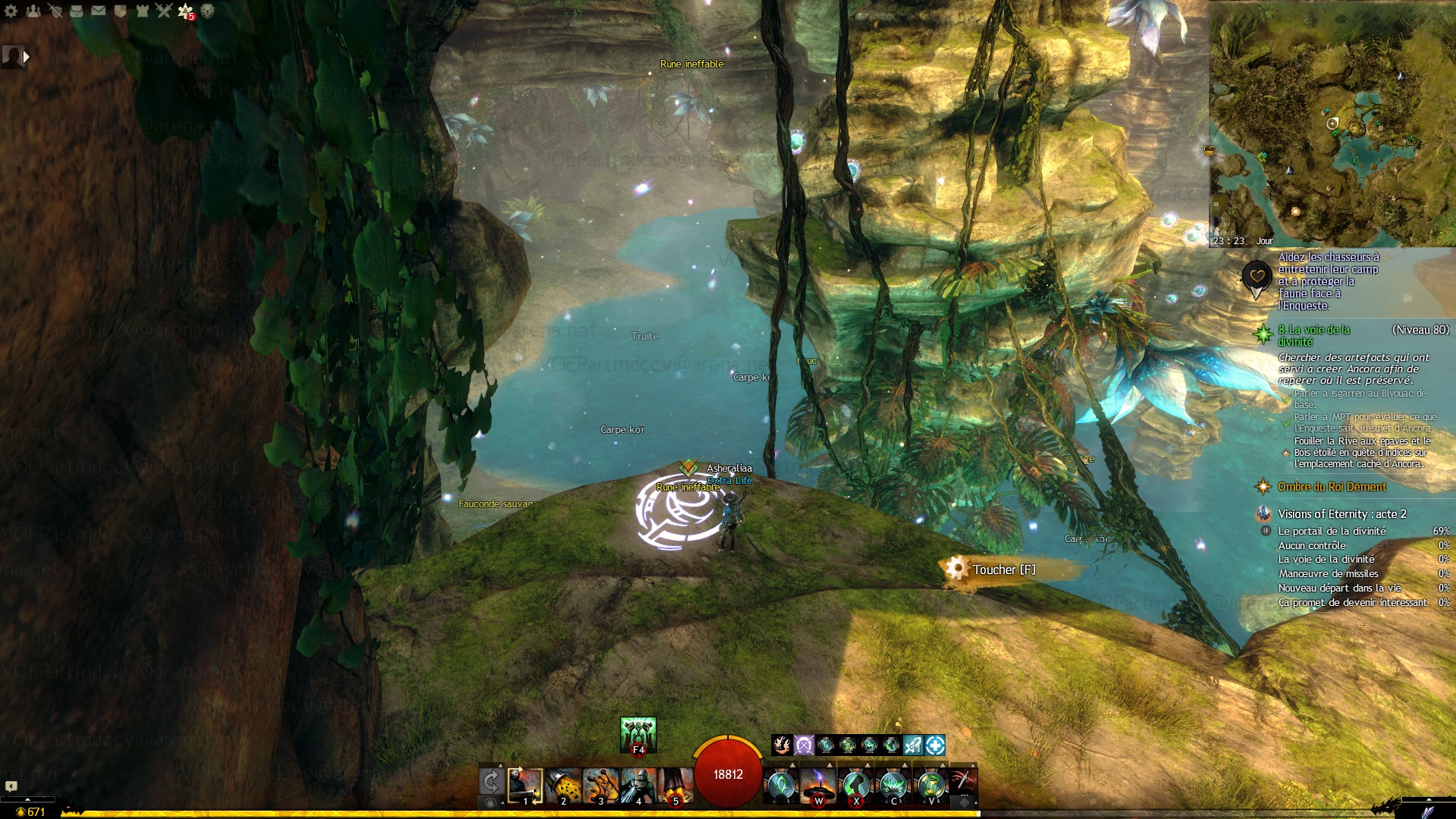This screenshot has height=819, width=1456.
Task: Select the 'Ombre du Roi Dément' tracker entry
Action: pyautogui.click(x=1332, y=487)
